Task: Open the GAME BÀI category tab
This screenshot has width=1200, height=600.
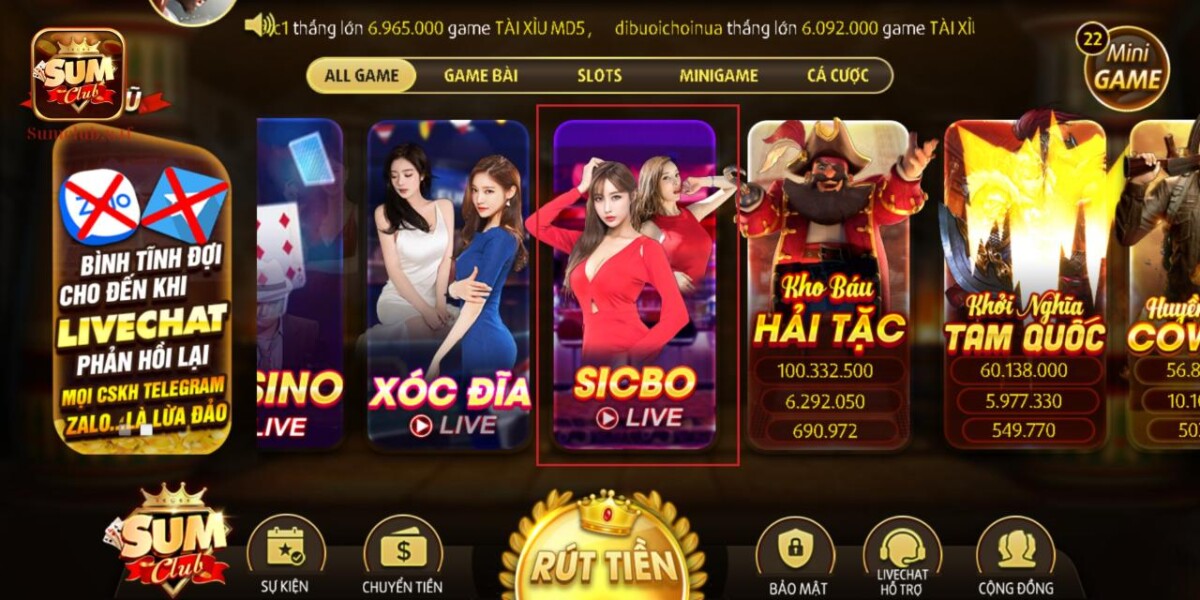Action: coord(480,76)
